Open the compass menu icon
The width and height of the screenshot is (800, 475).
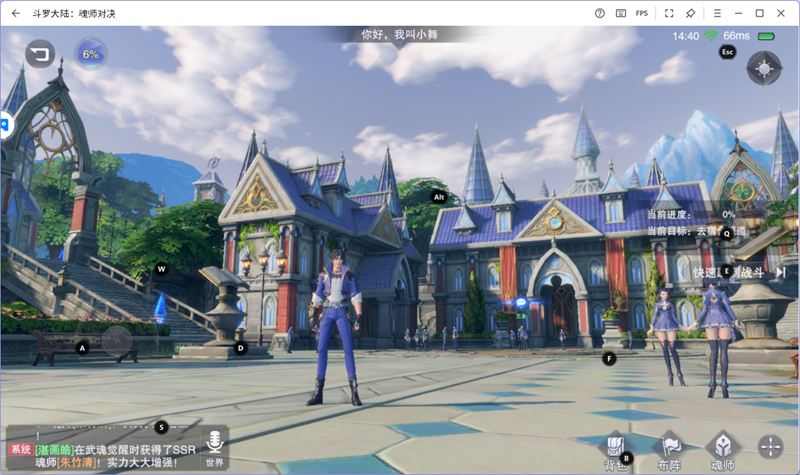tap(764, 69)
